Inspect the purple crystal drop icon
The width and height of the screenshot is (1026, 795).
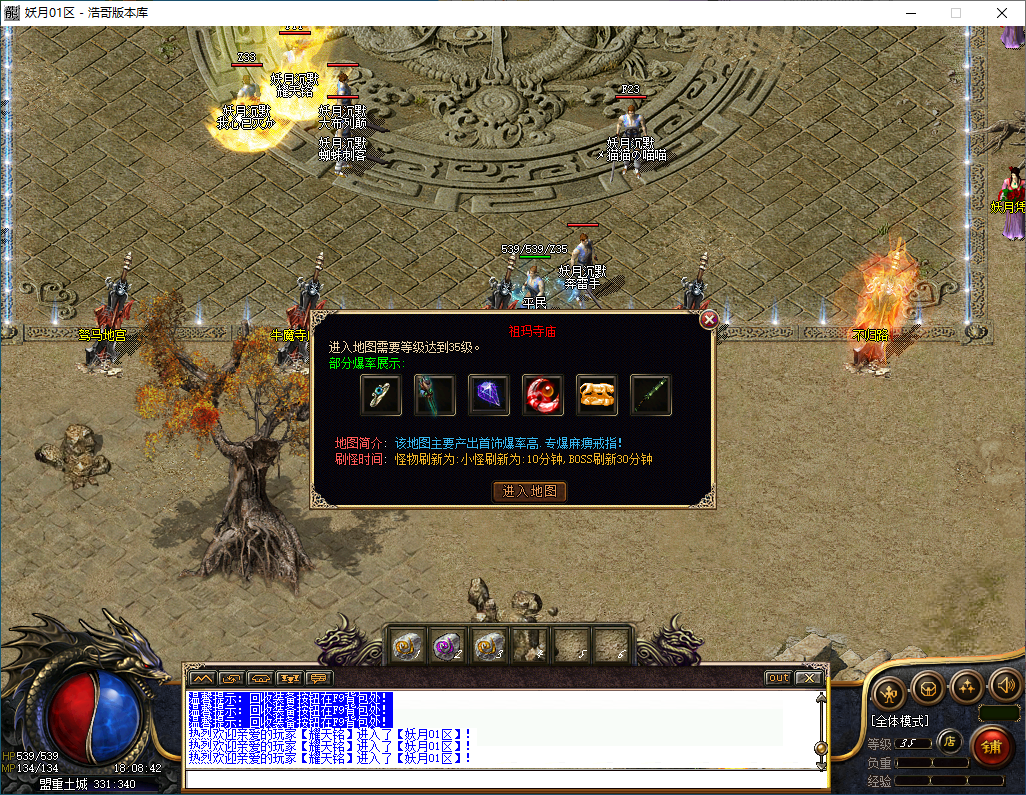tap(489, 395)
